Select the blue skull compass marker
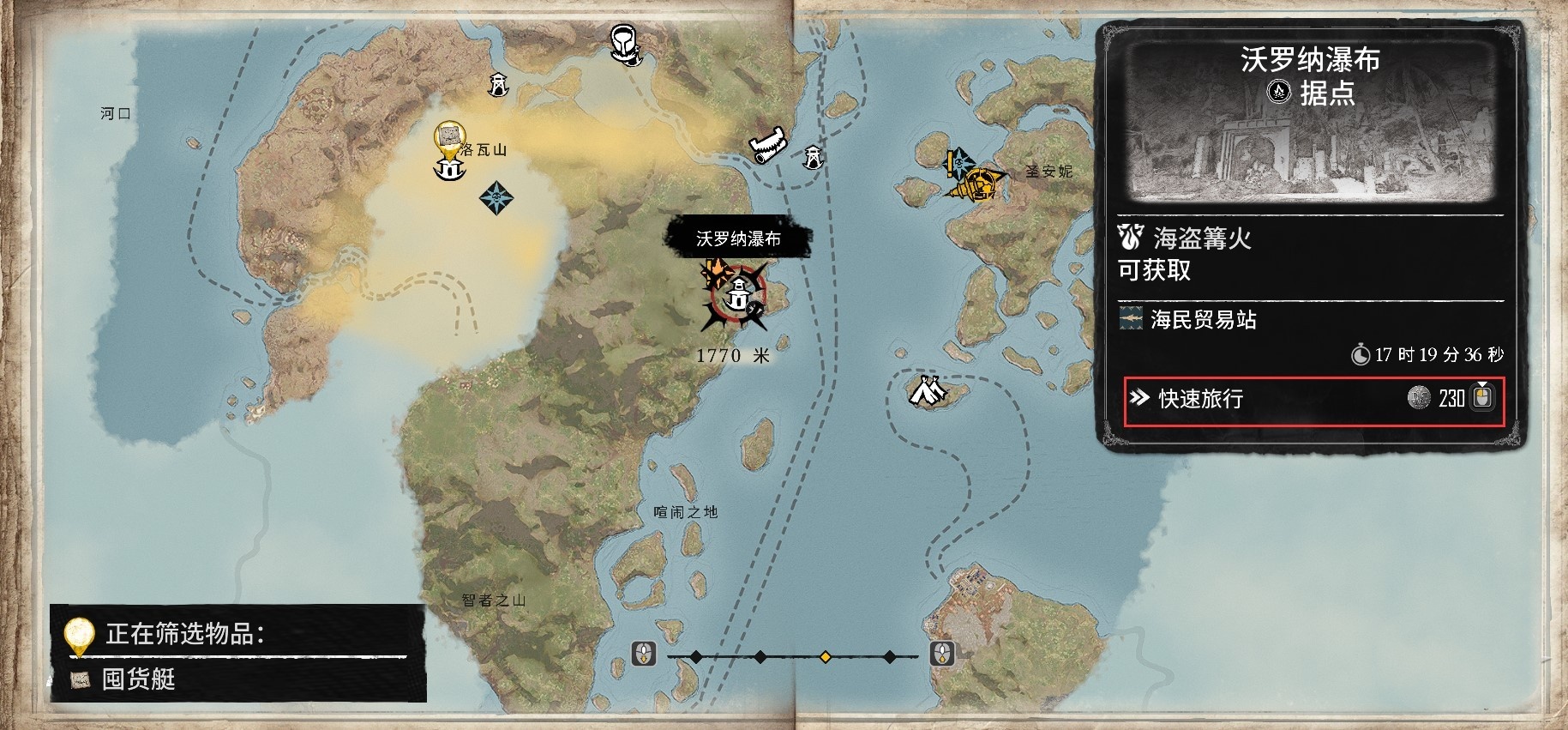Viewport: 1568px width, 730px height. pyautogui.click(x=497, y=198)
